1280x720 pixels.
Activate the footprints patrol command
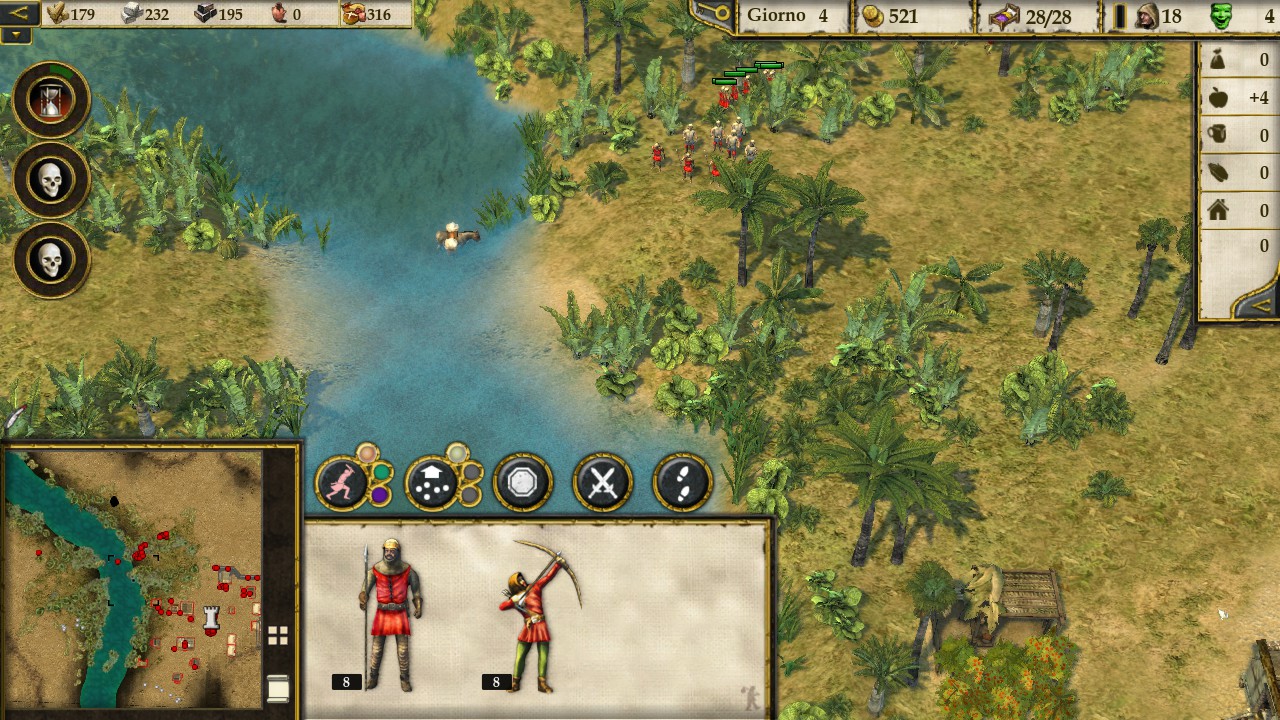[x=682, y=484]
